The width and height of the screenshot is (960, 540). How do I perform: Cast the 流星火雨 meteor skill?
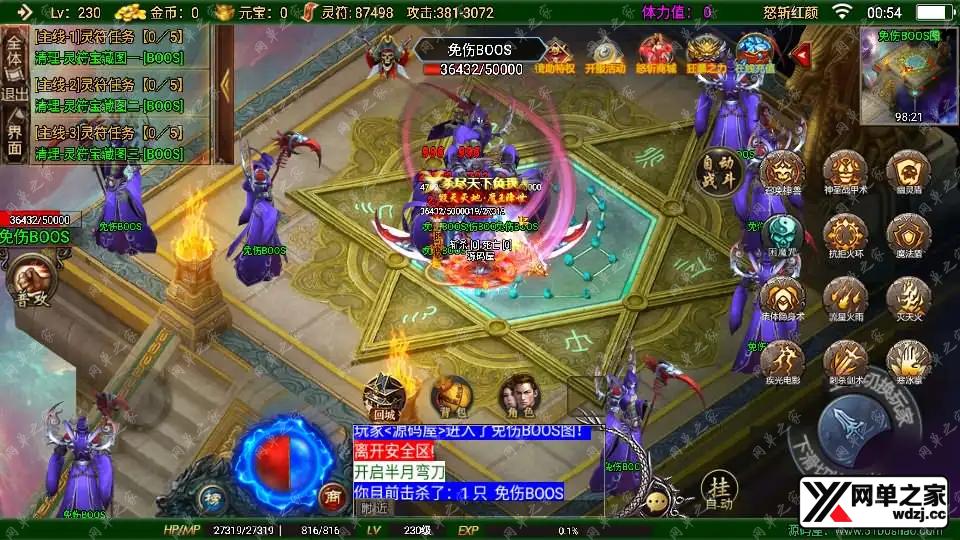coord(845,298)
